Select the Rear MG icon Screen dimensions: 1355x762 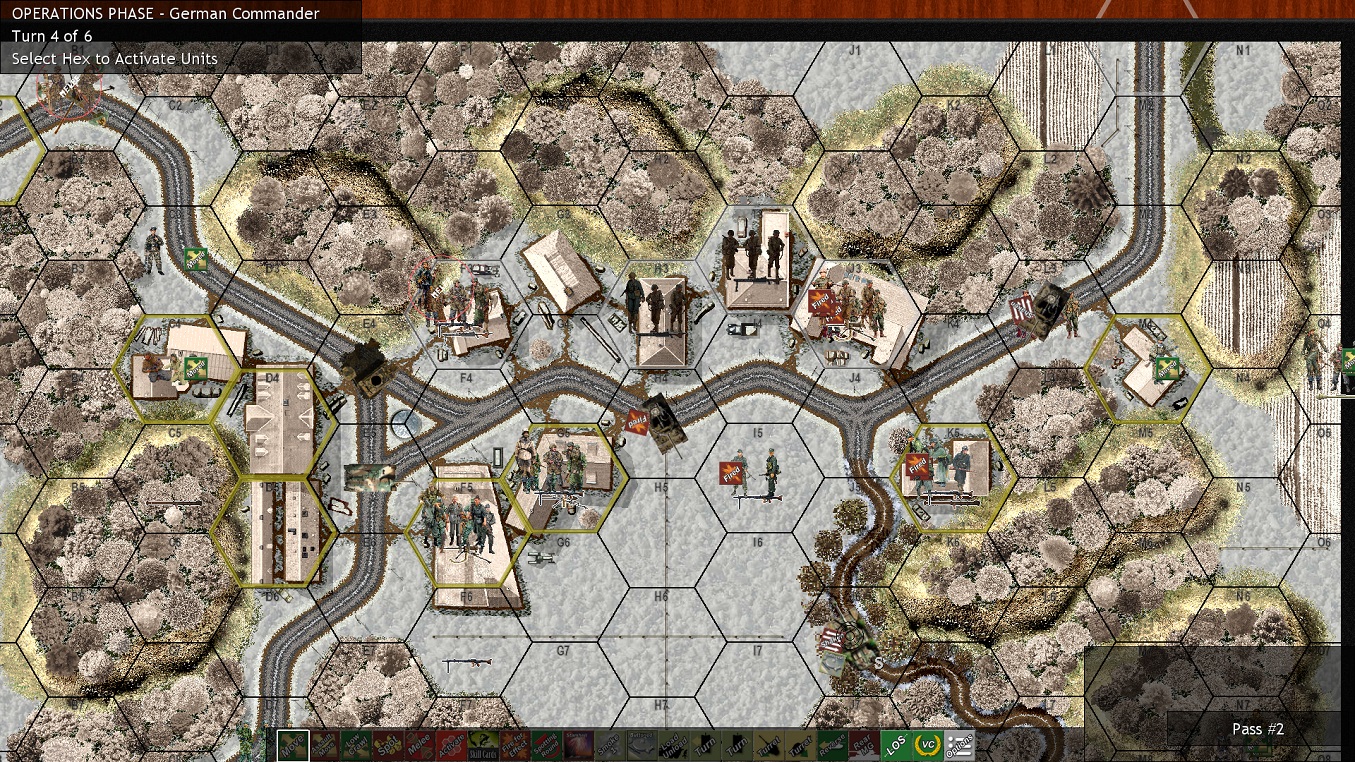[x=865, y=745]
